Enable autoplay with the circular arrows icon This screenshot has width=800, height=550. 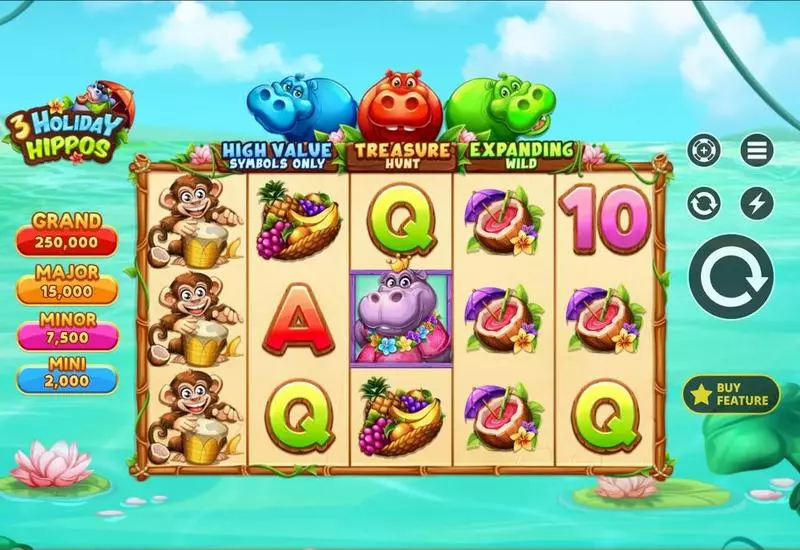point(704,204)
